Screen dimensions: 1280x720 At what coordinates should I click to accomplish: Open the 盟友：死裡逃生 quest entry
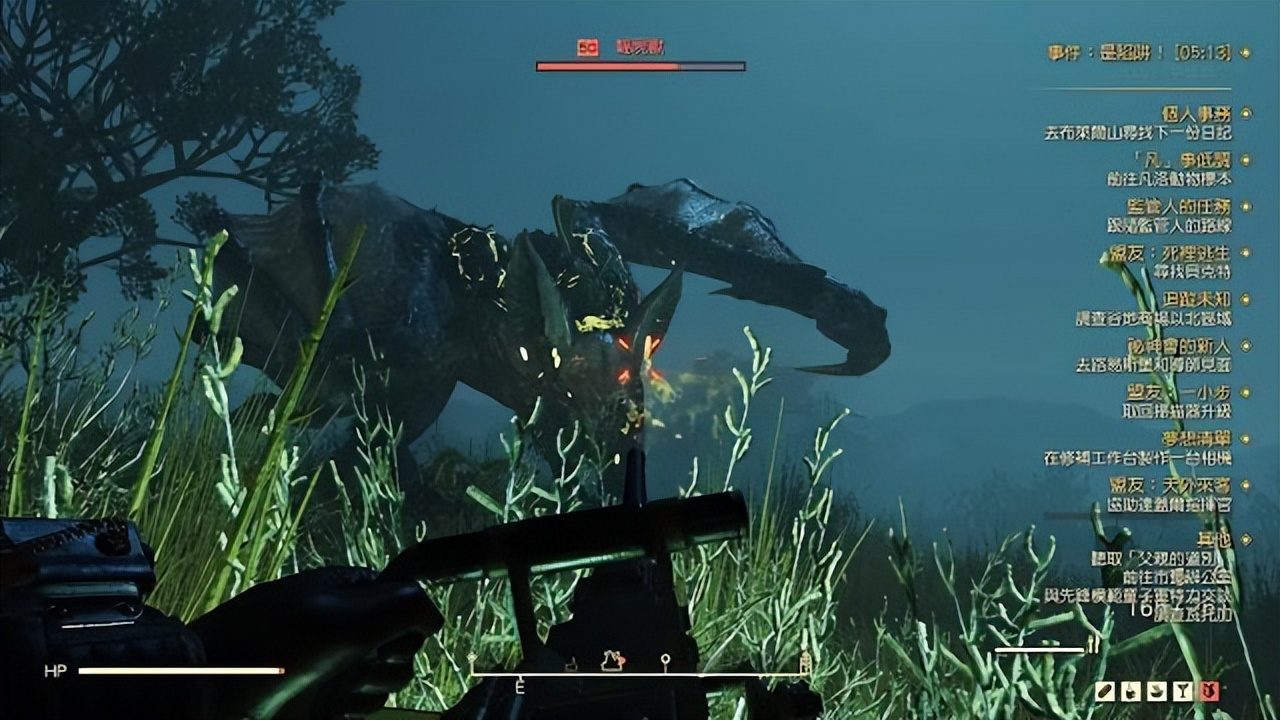[x=1175, y=254]
